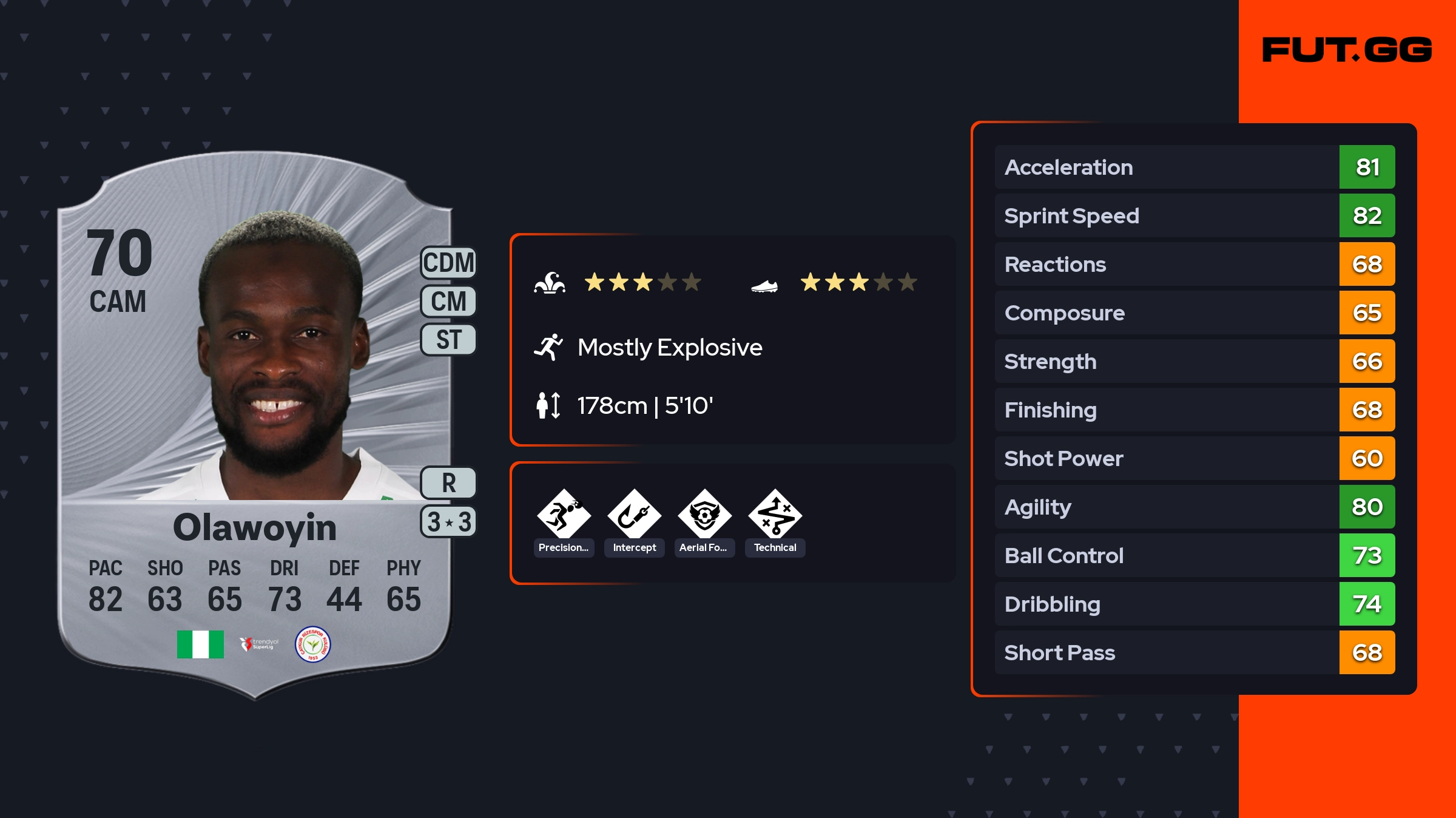1456x818 pixels.
Task: Select the Olawoyin player card
Action: point(255,425)
